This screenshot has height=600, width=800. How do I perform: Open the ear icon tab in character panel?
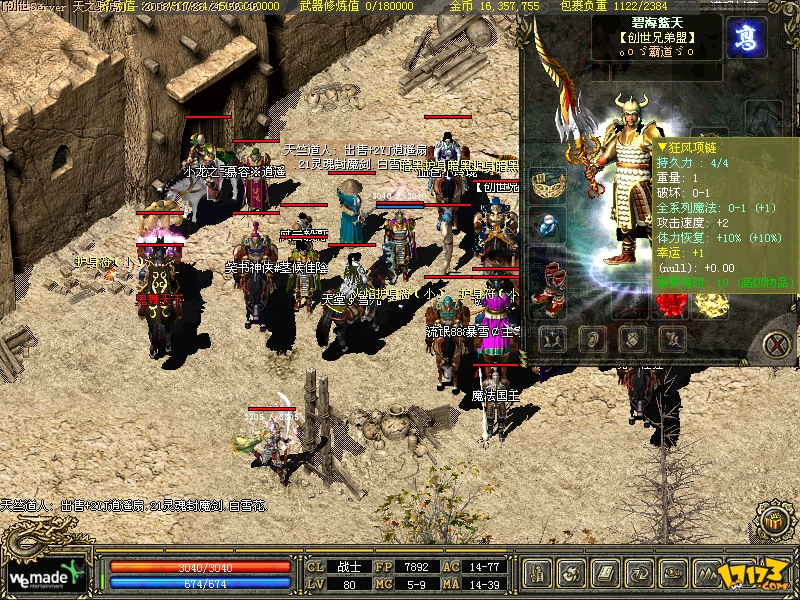point(592,339)
